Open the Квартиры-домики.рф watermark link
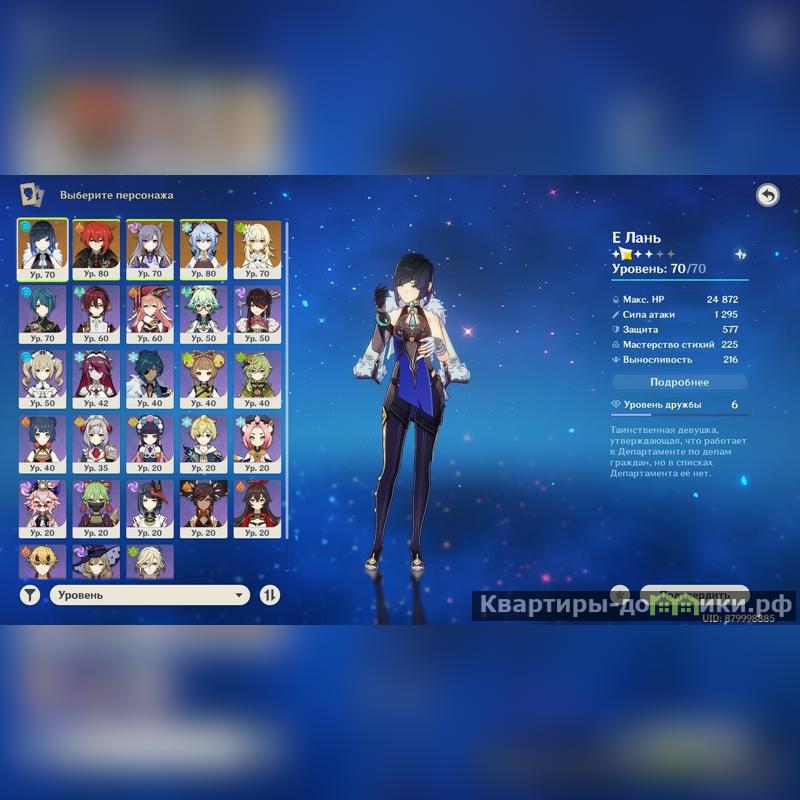The height and width of the screenshot is (800, 800). [634, 606]
